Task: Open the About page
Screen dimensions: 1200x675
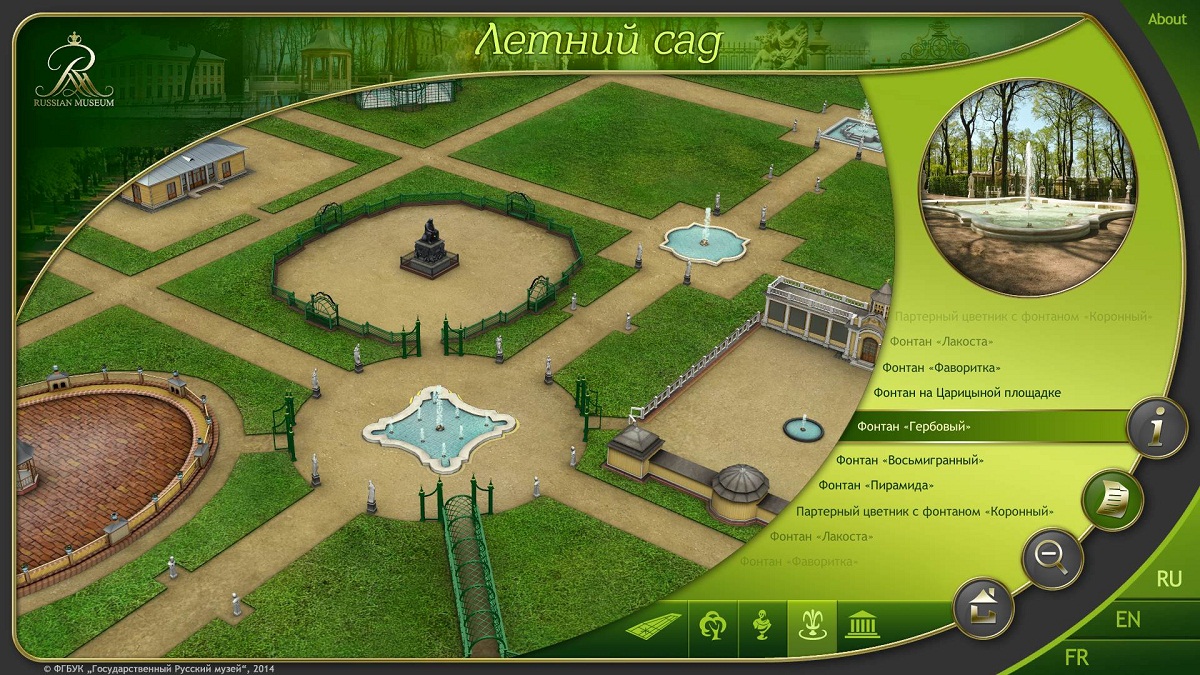Action: [x=1167, y=19]
